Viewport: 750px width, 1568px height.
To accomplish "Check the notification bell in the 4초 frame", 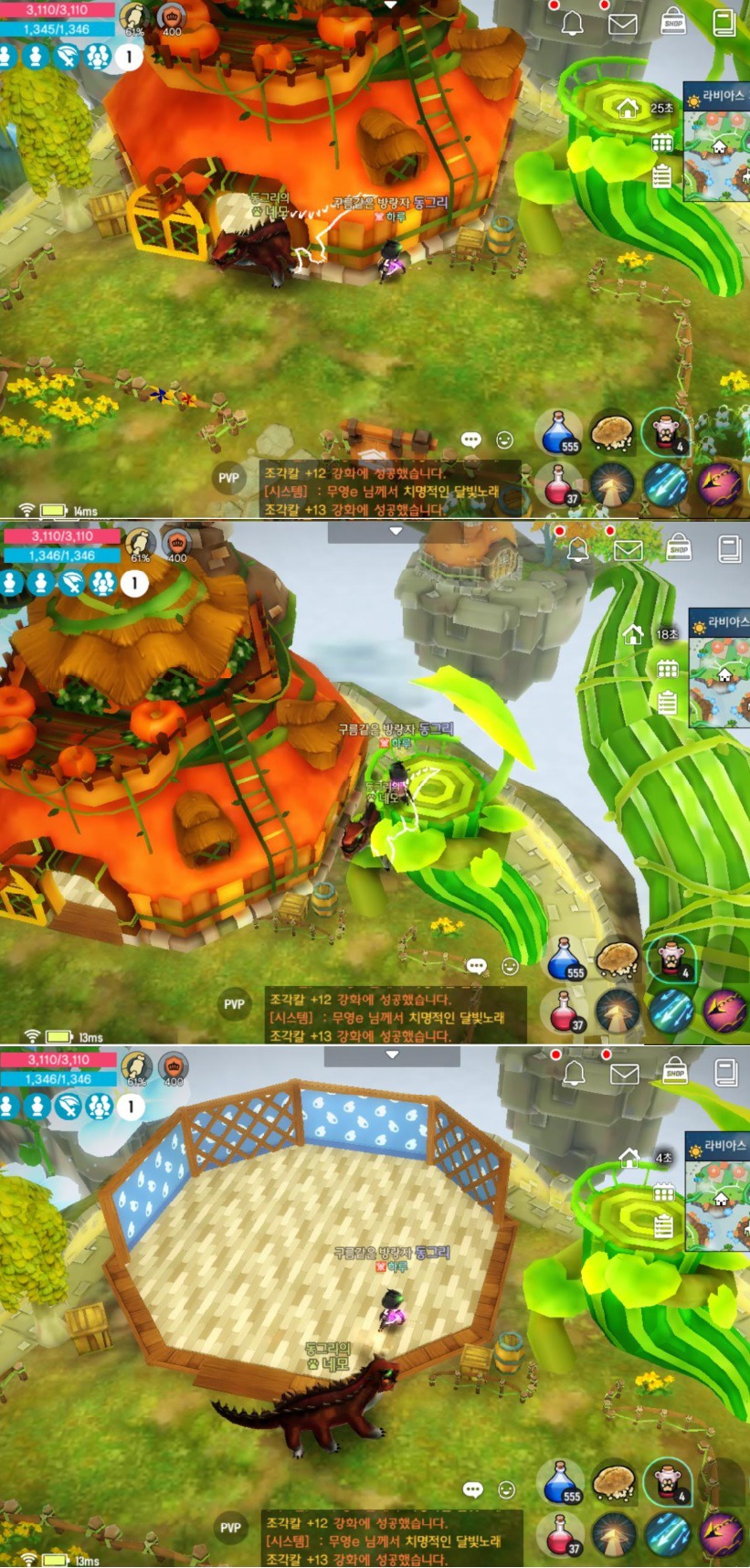I will (x=573, y=1073).
